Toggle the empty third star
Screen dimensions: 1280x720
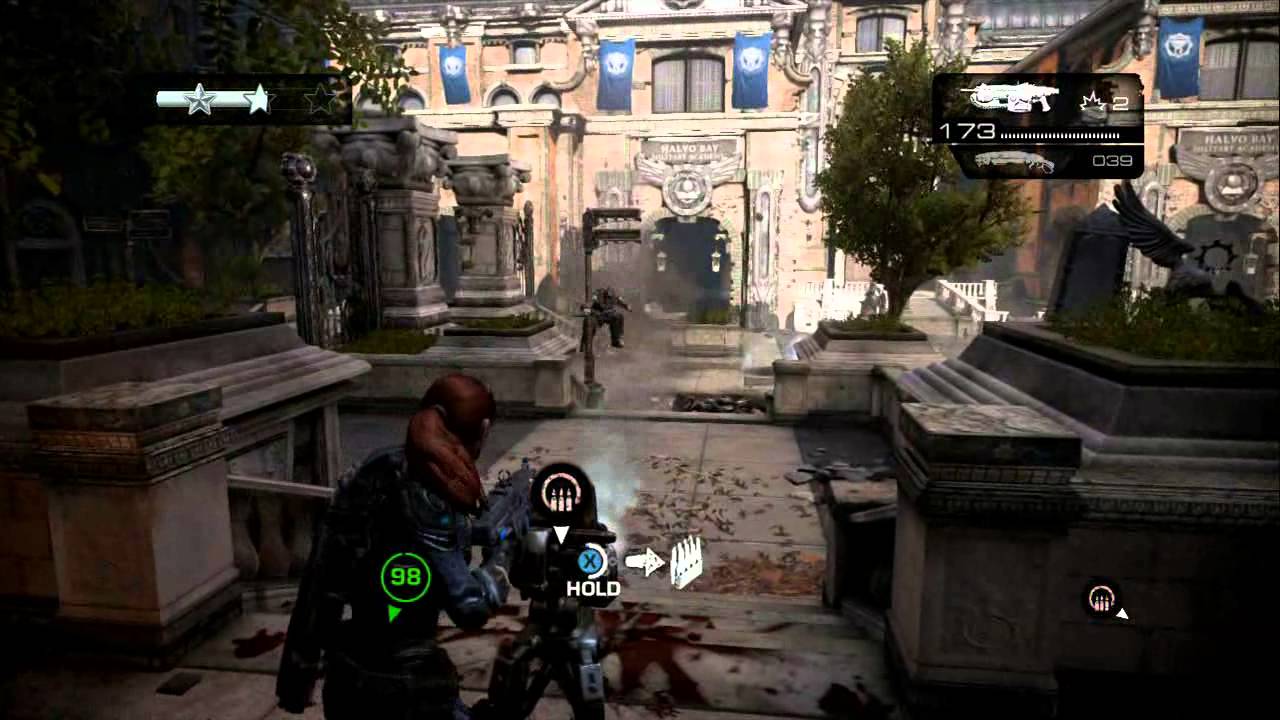[x=321, y=97]
